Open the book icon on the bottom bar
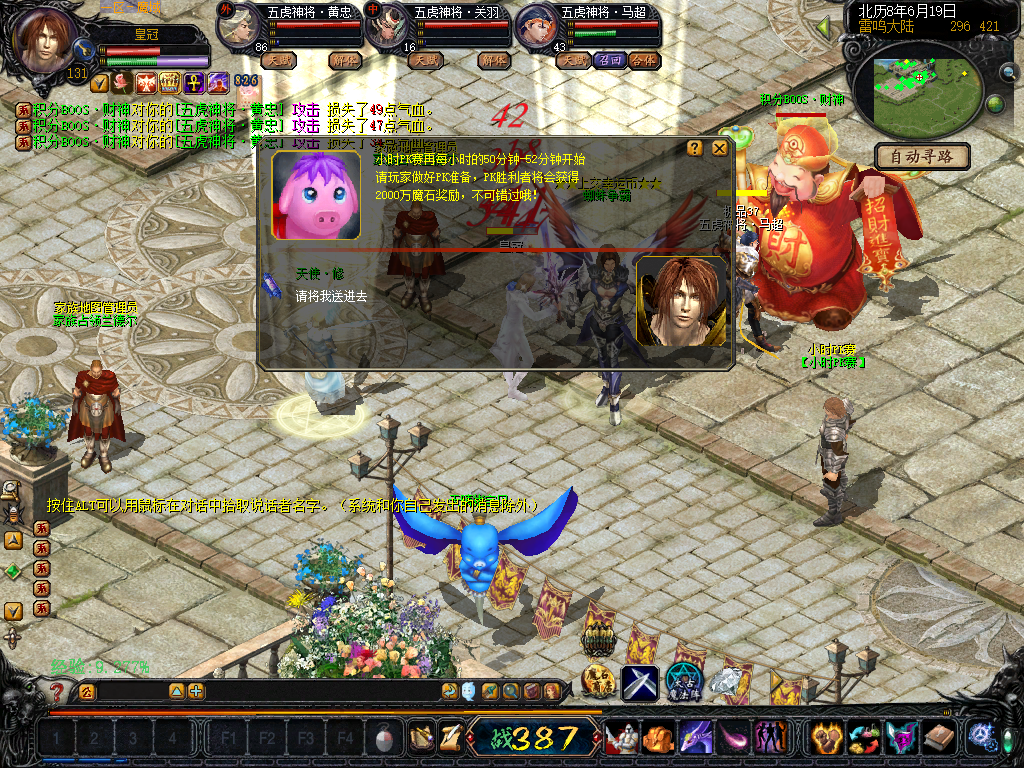Image resolution: width=1024 pixels, height=768 pixels. click(938, 738)
